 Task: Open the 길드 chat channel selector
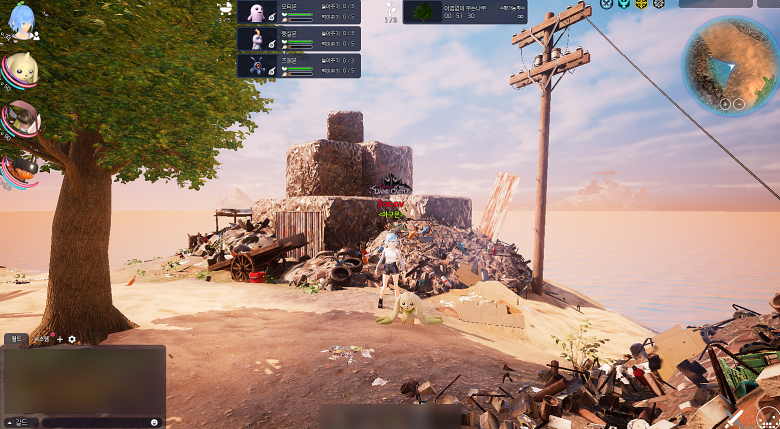pyautogui.click(x=18, y=422)
